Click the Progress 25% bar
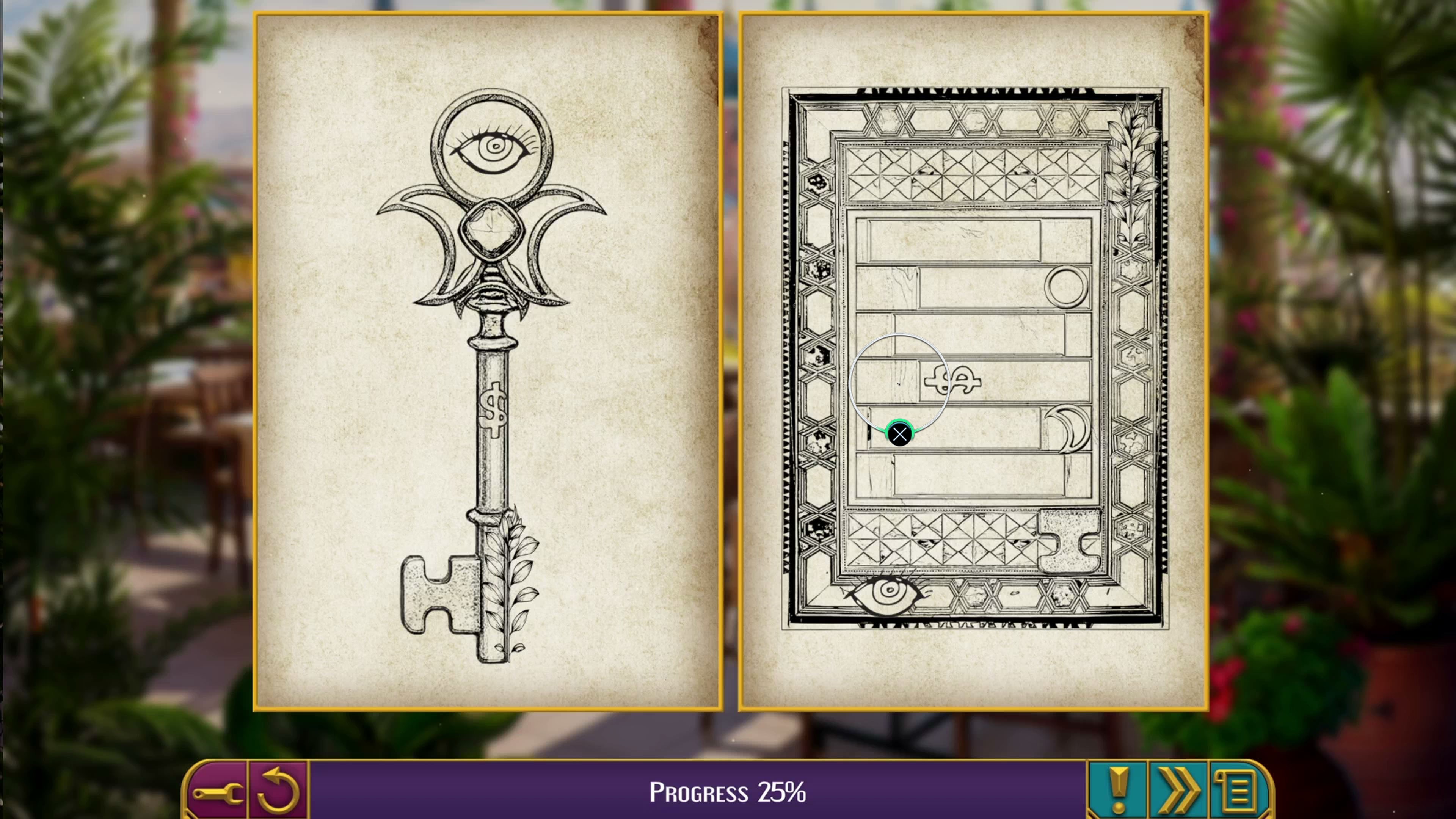1456x819 pixels. [728, 790]
